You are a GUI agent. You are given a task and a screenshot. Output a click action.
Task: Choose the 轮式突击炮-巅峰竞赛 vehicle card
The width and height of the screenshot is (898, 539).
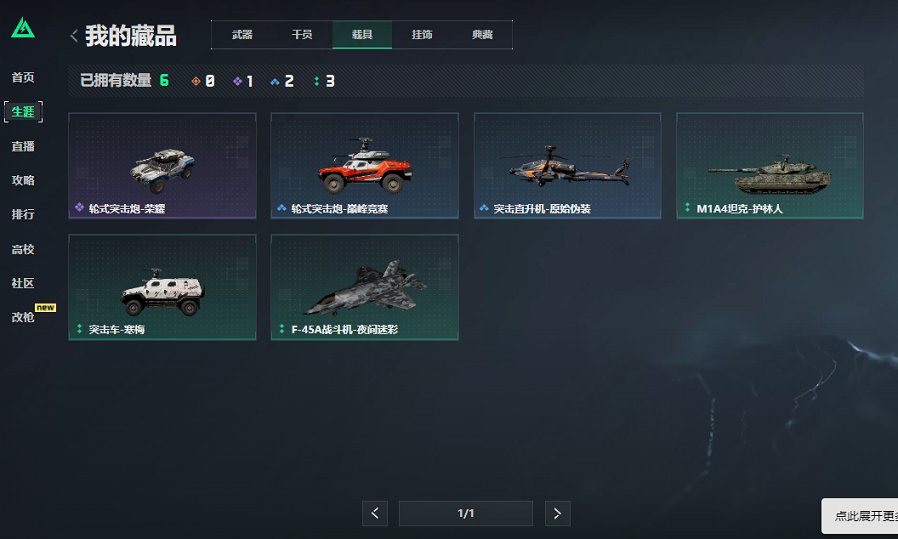pyautogui.click(x=364, y=165)
